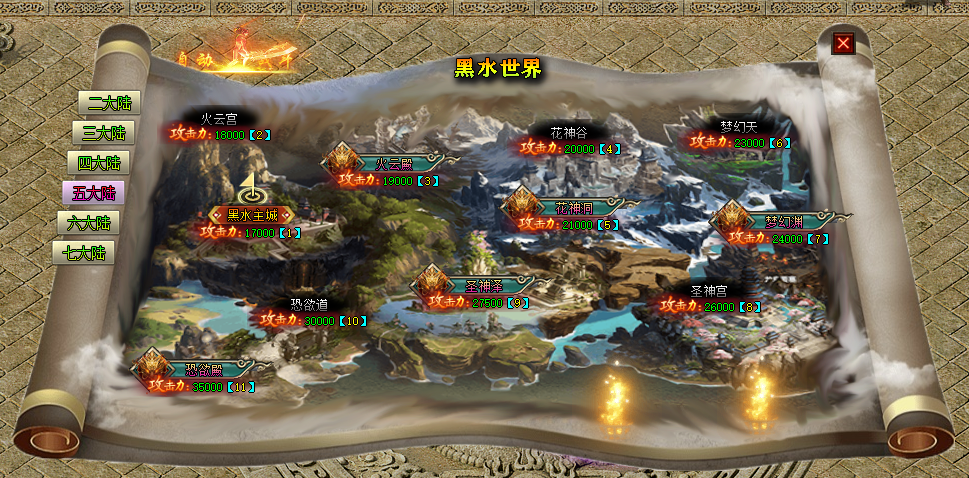Choose 圣神泽 on the map
This screenshot has width=969, height=478.
[x=474, y=285]
